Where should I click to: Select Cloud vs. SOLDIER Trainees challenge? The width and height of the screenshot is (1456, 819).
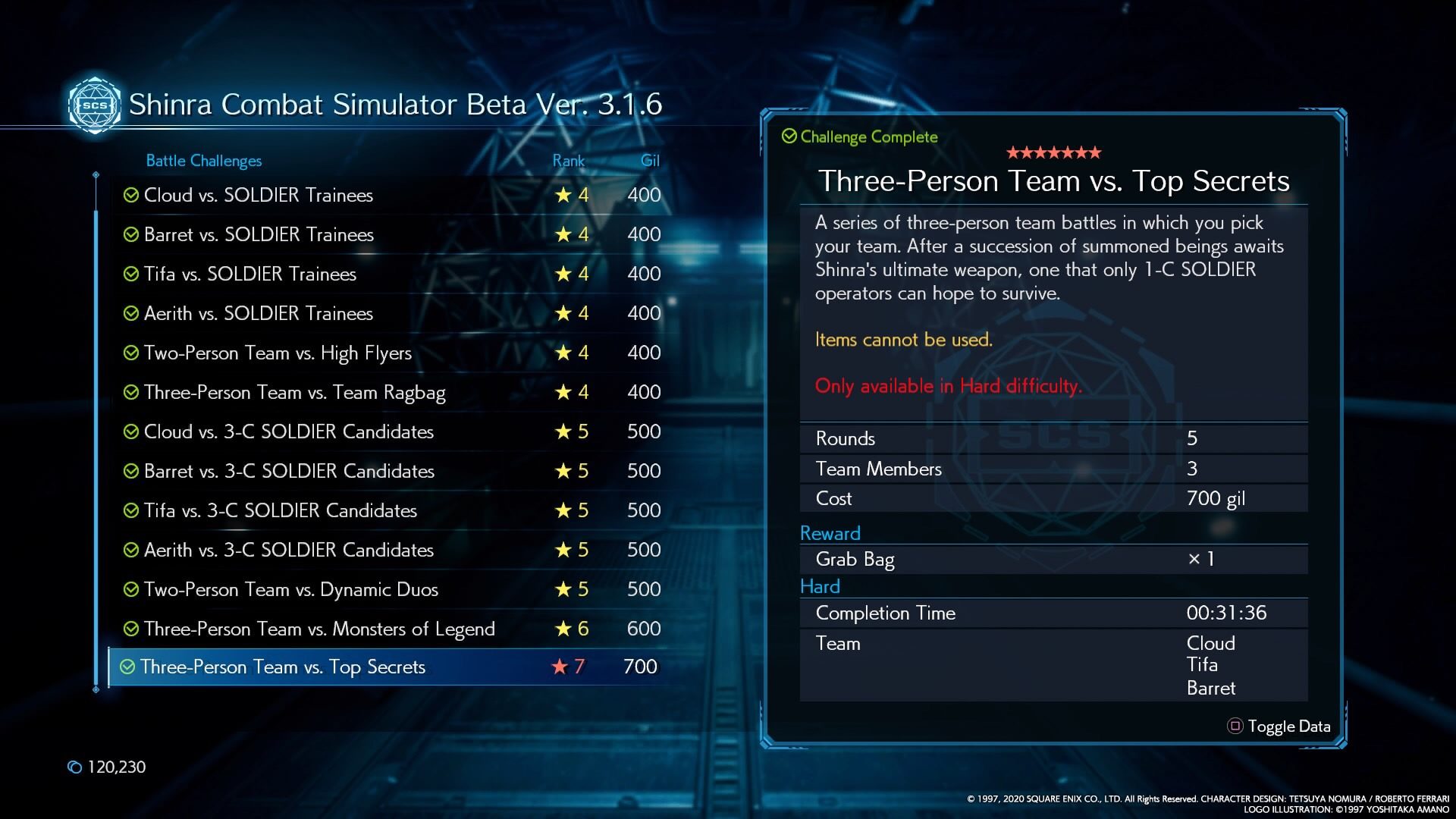point(258,196)
